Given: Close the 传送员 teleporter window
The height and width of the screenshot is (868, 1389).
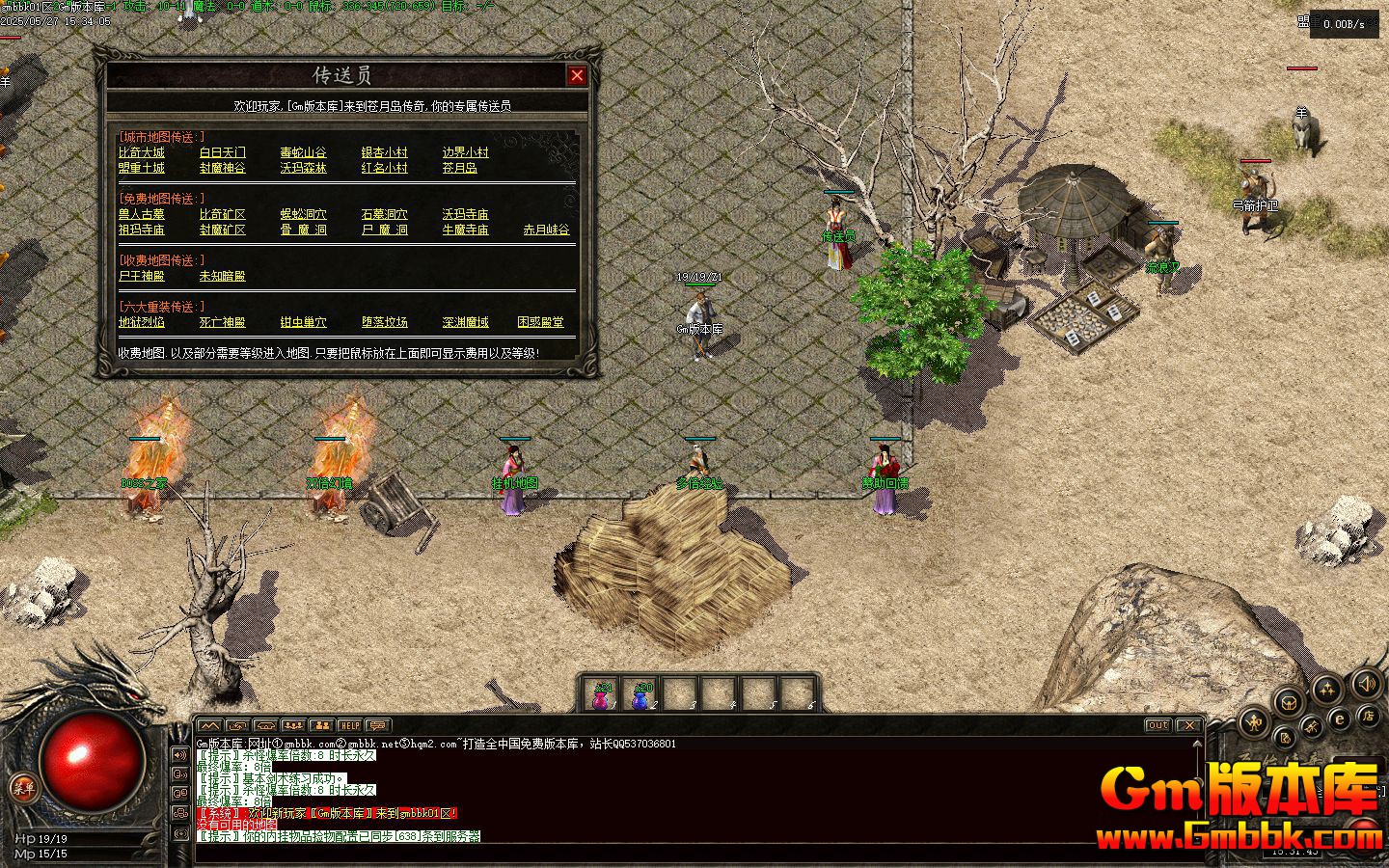Looking at the screenshot, I should coord(577,75).
